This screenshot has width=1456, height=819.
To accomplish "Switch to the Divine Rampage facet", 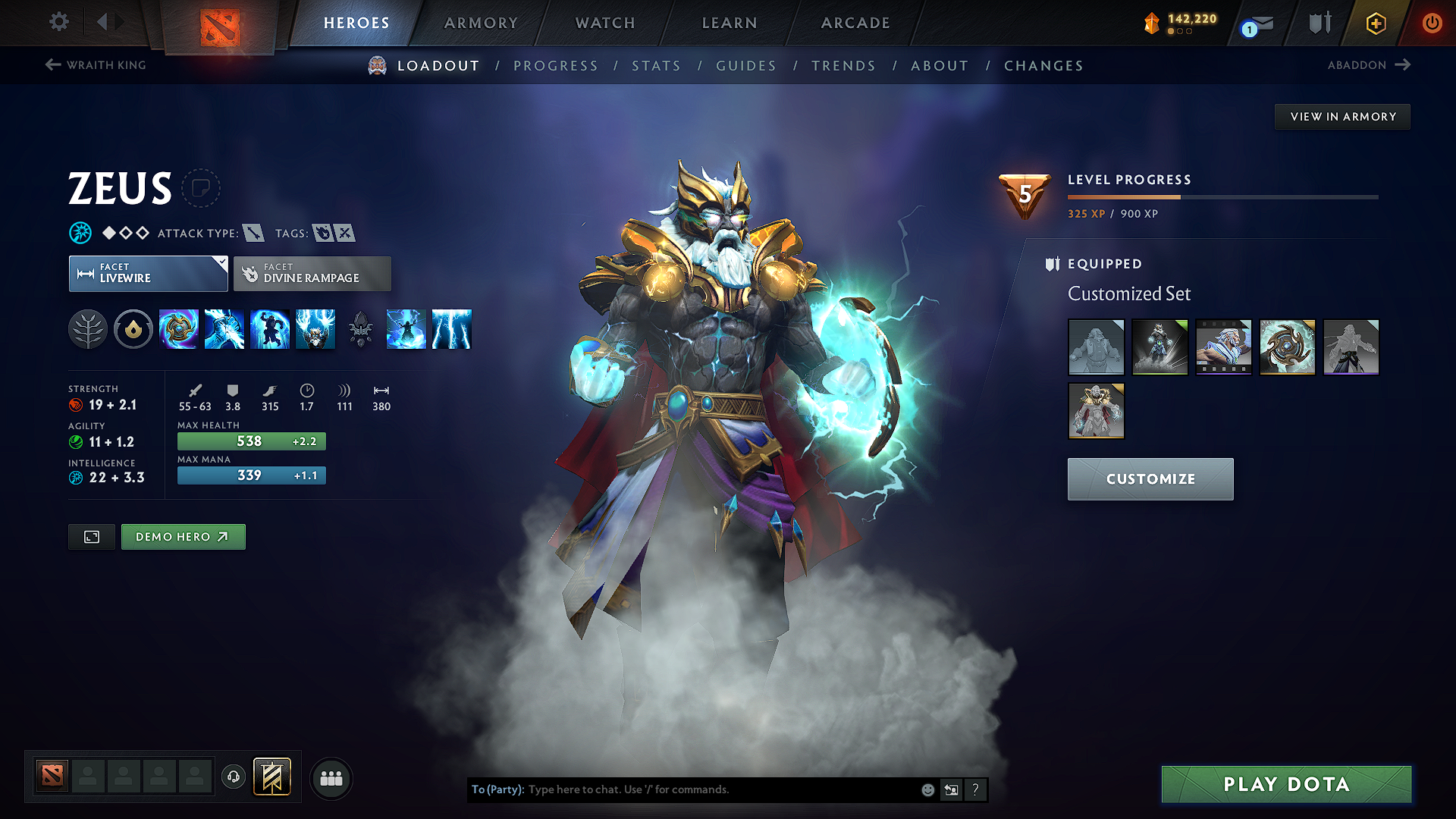I will coord(312,273).
